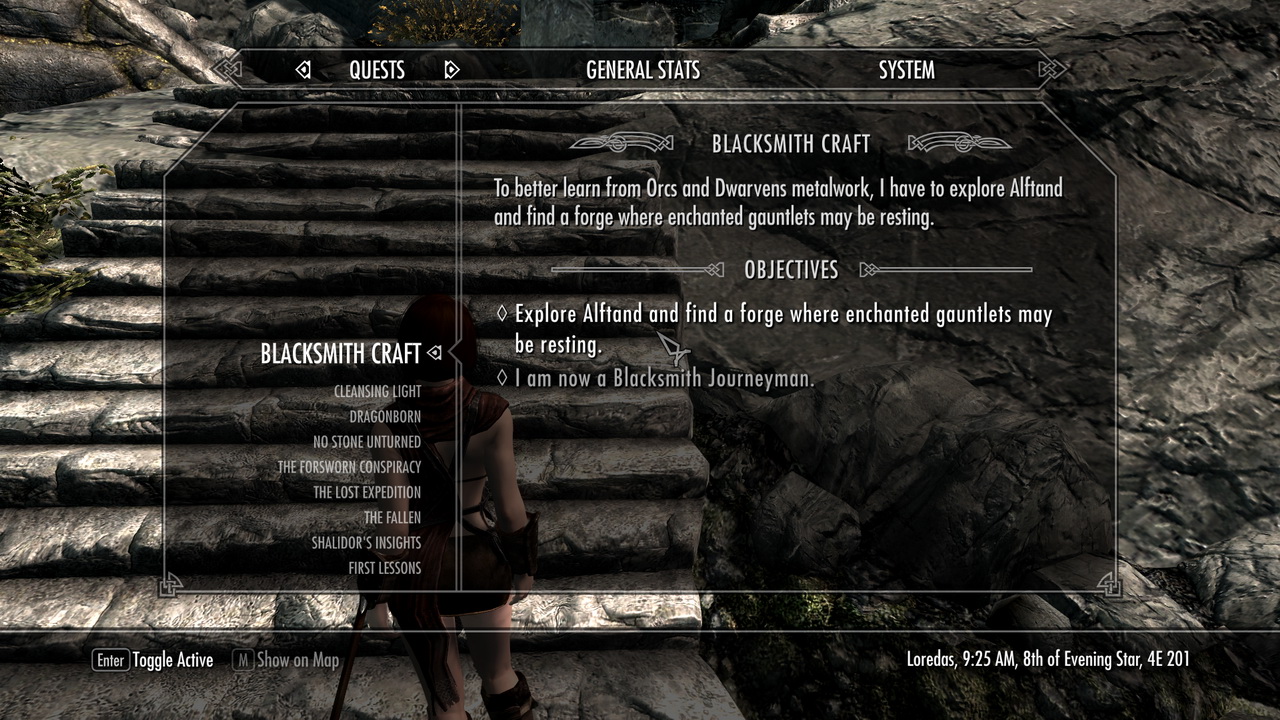The height and width of the screenshot is (720, 1280).
Task: Click the left arrow beside Quests
Action: tap(303, 70)
